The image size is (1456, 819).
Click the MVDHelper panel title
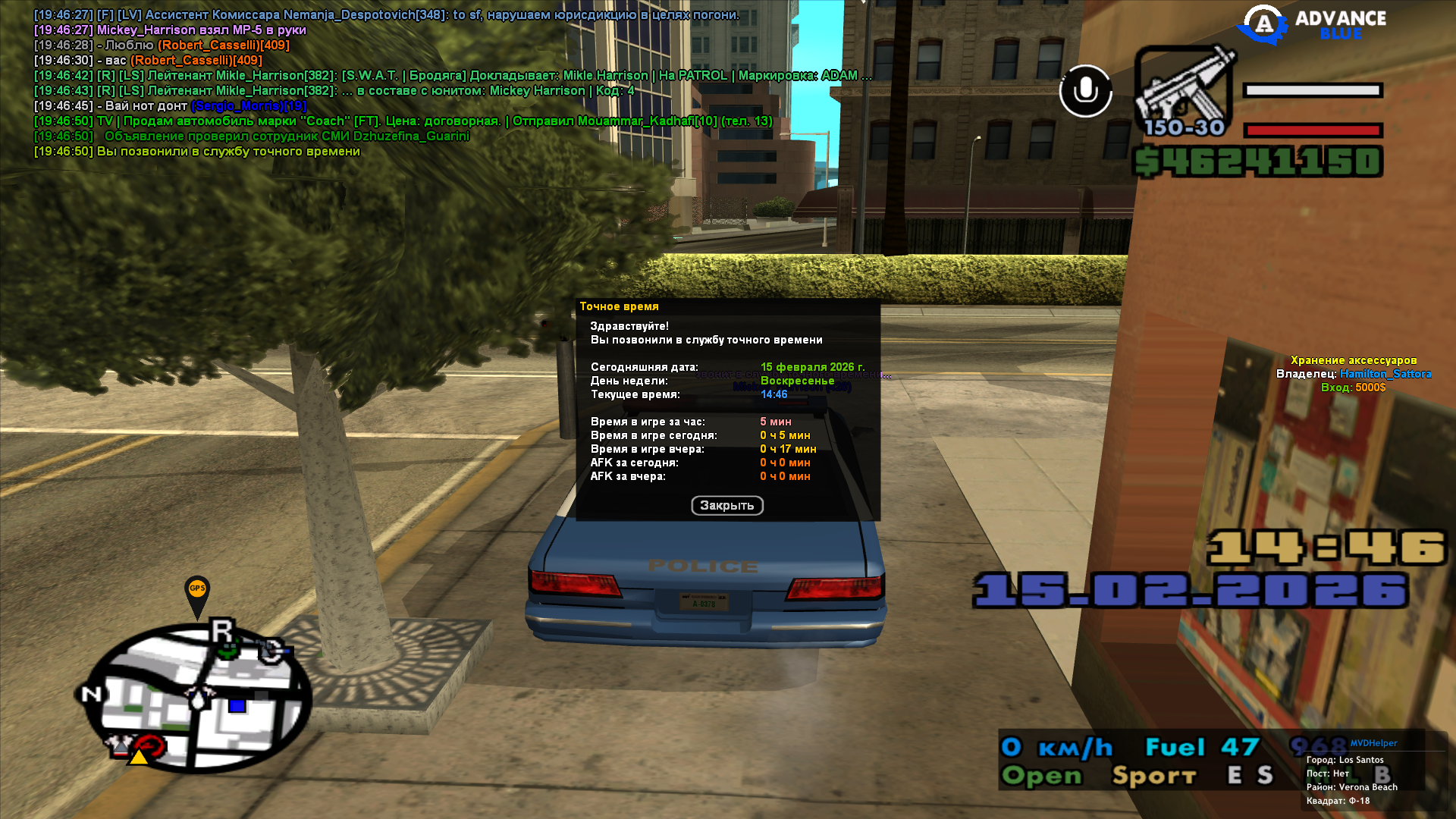coord(1373,743)
